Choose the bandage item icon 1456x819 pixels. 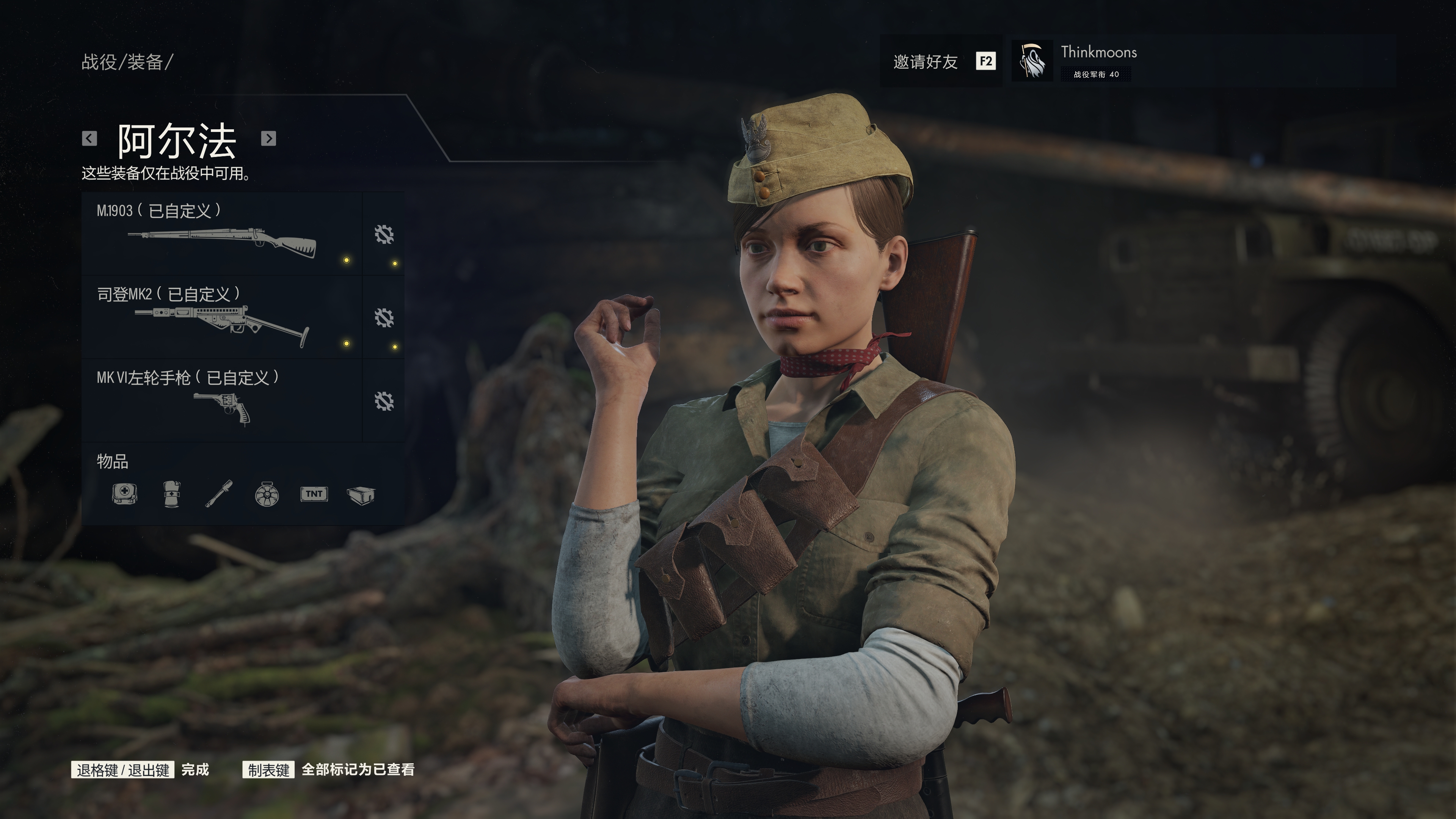click(171, 494)
